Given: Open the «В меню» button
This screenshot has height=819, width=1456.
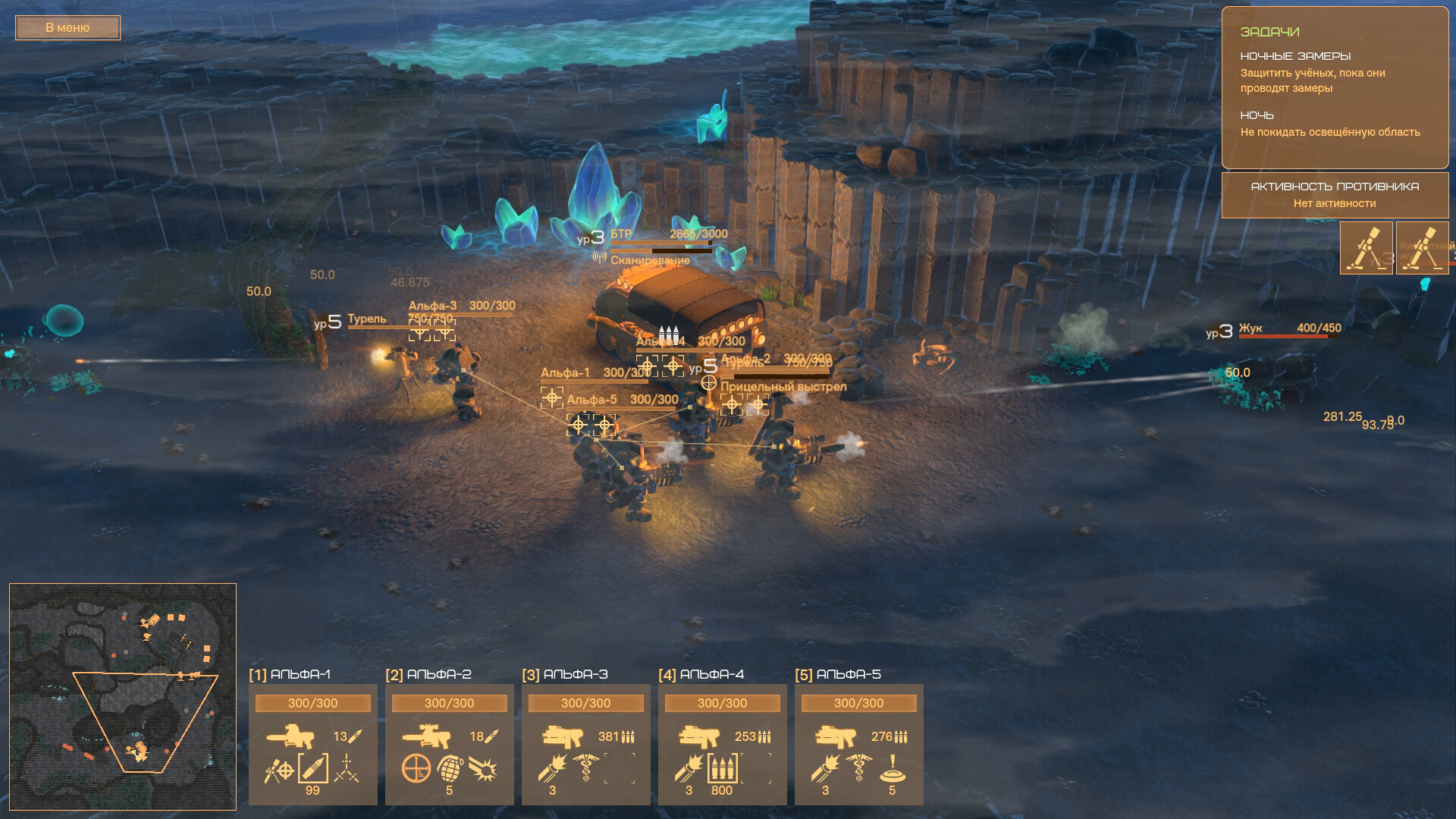Looking at the screenshot, I should click(67, 28).
